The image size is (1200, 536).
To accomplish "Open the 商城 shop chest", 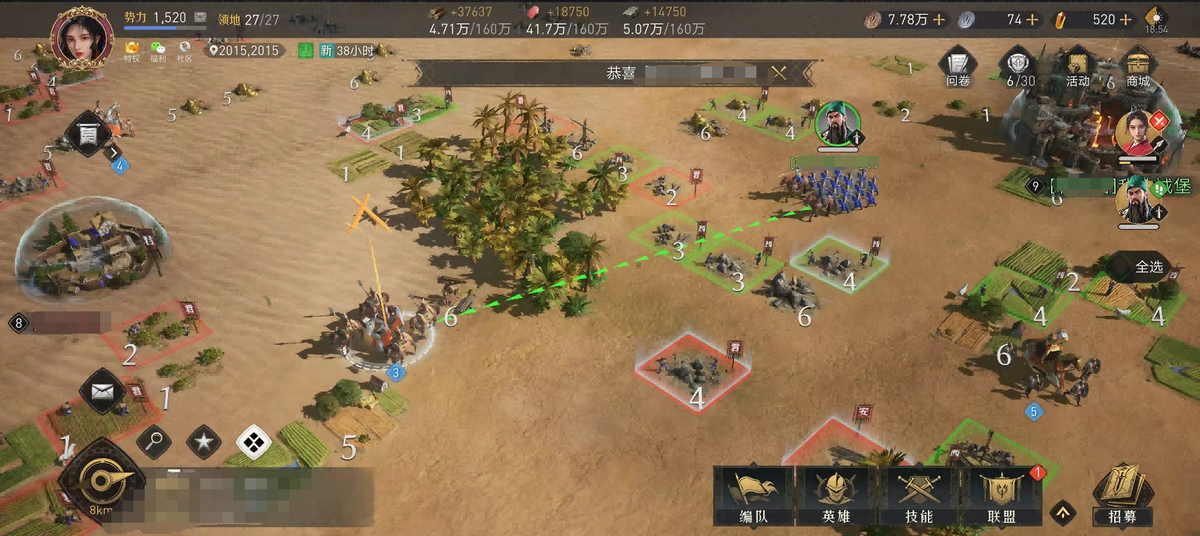I will (x=1137, y=67).
